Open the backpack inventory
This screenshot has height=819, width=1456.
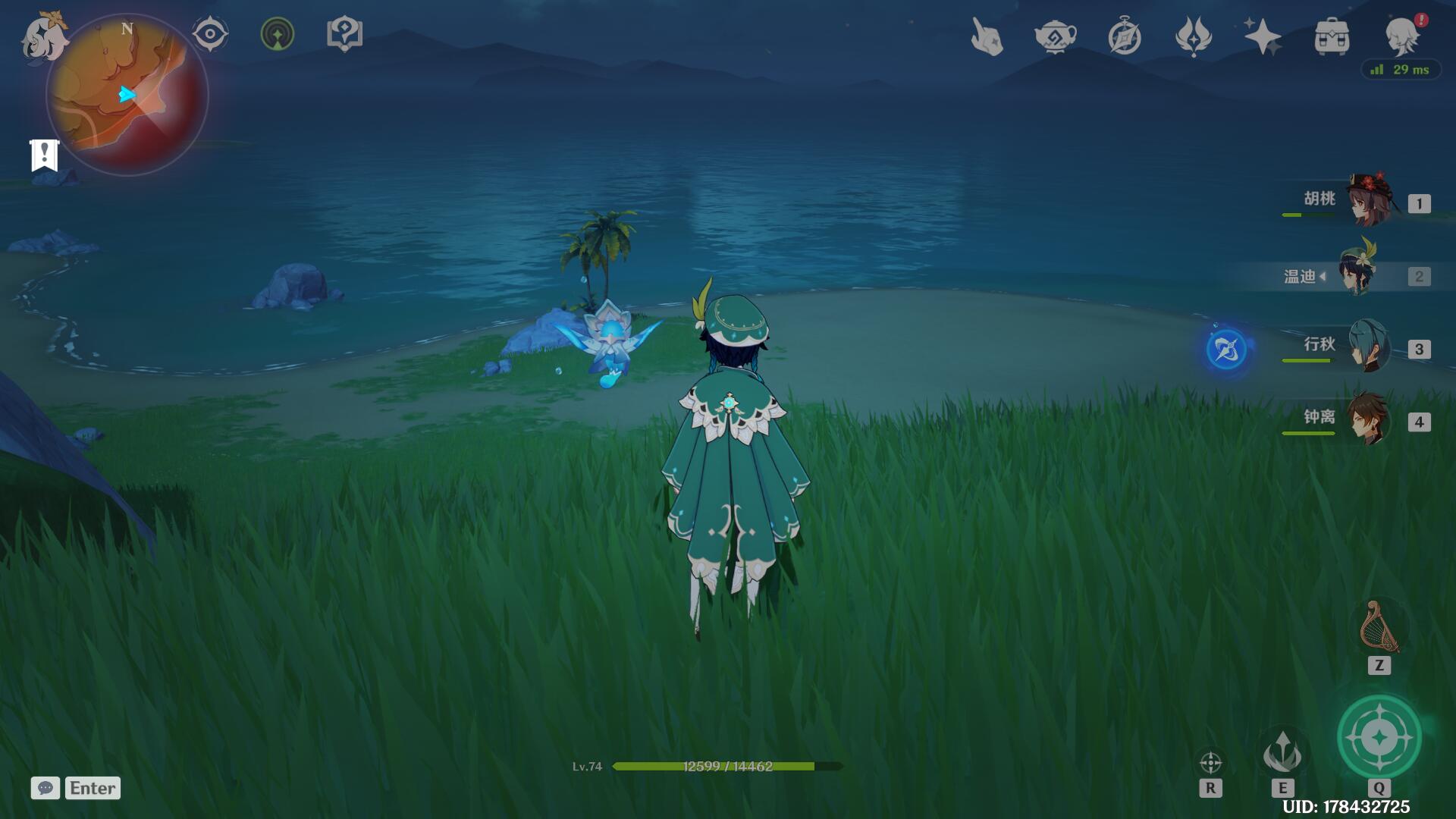[x=1332, y=36]
